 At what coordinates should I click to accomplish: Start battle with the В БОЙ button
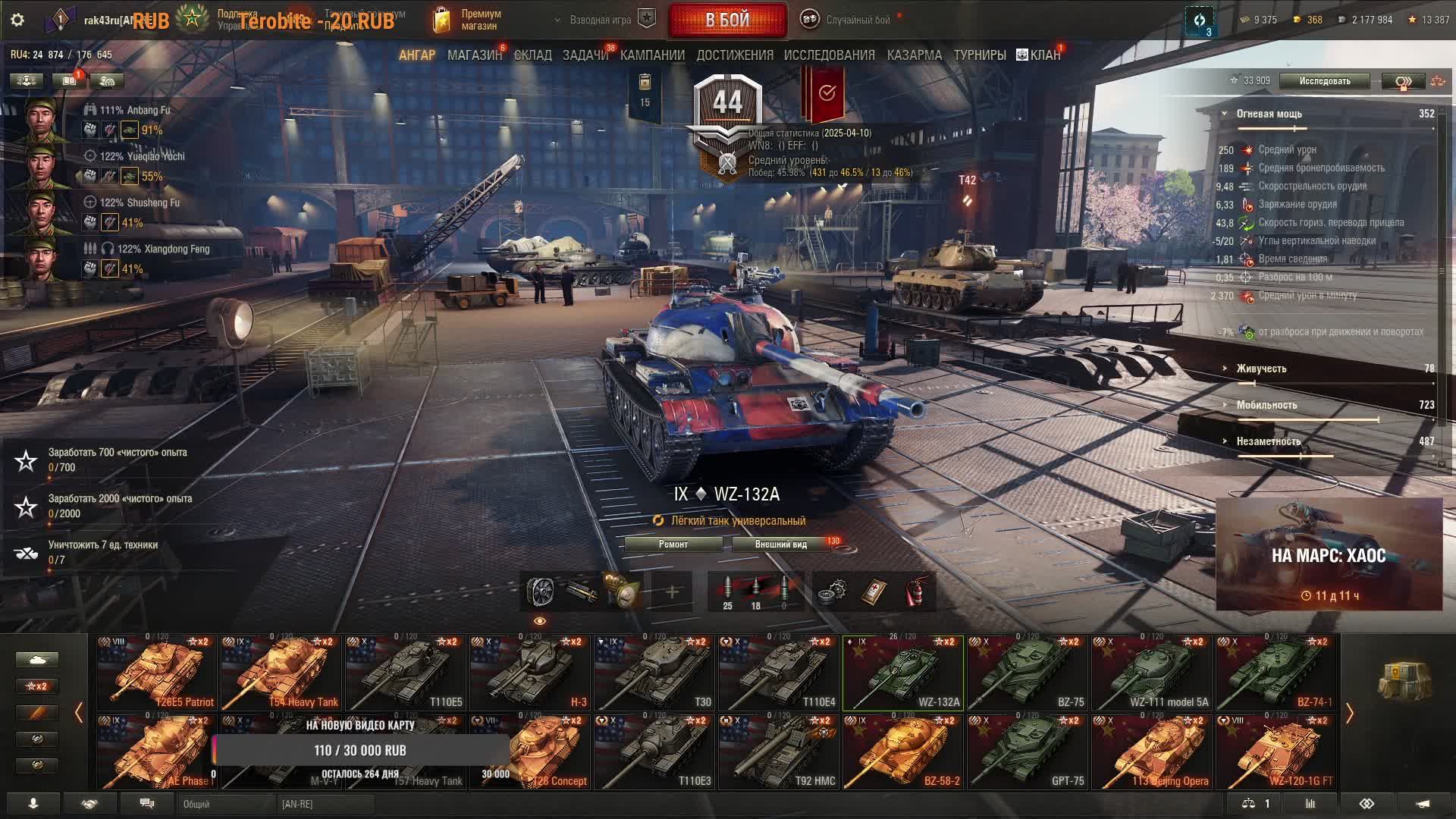point(727,20)
